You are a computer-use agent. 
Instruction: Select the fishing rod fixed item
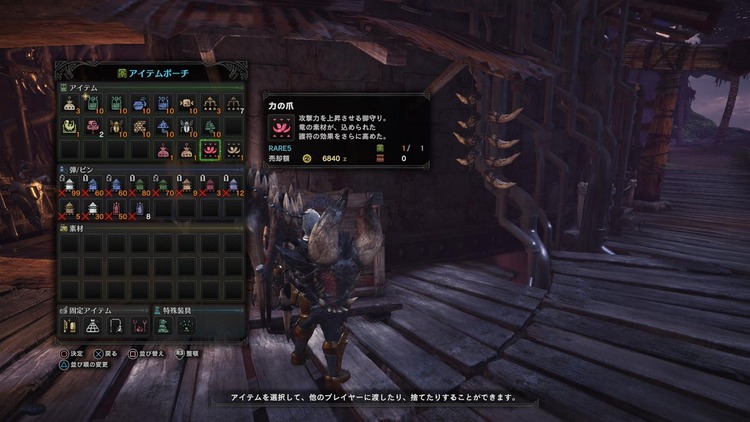coord(116,326)
